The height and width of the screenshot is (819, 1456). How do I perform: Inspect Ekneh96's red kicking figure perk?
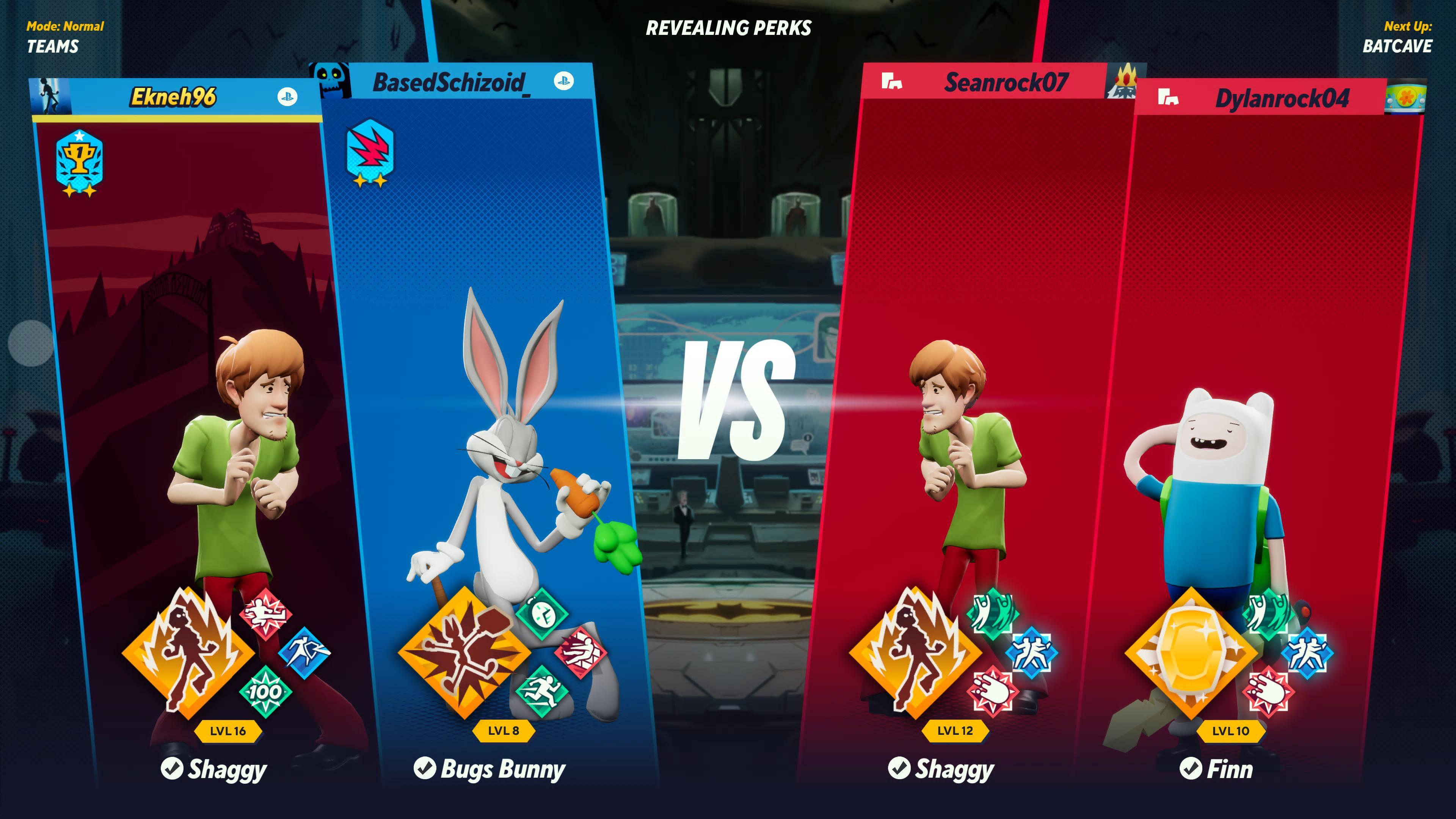tap(265, 613)
